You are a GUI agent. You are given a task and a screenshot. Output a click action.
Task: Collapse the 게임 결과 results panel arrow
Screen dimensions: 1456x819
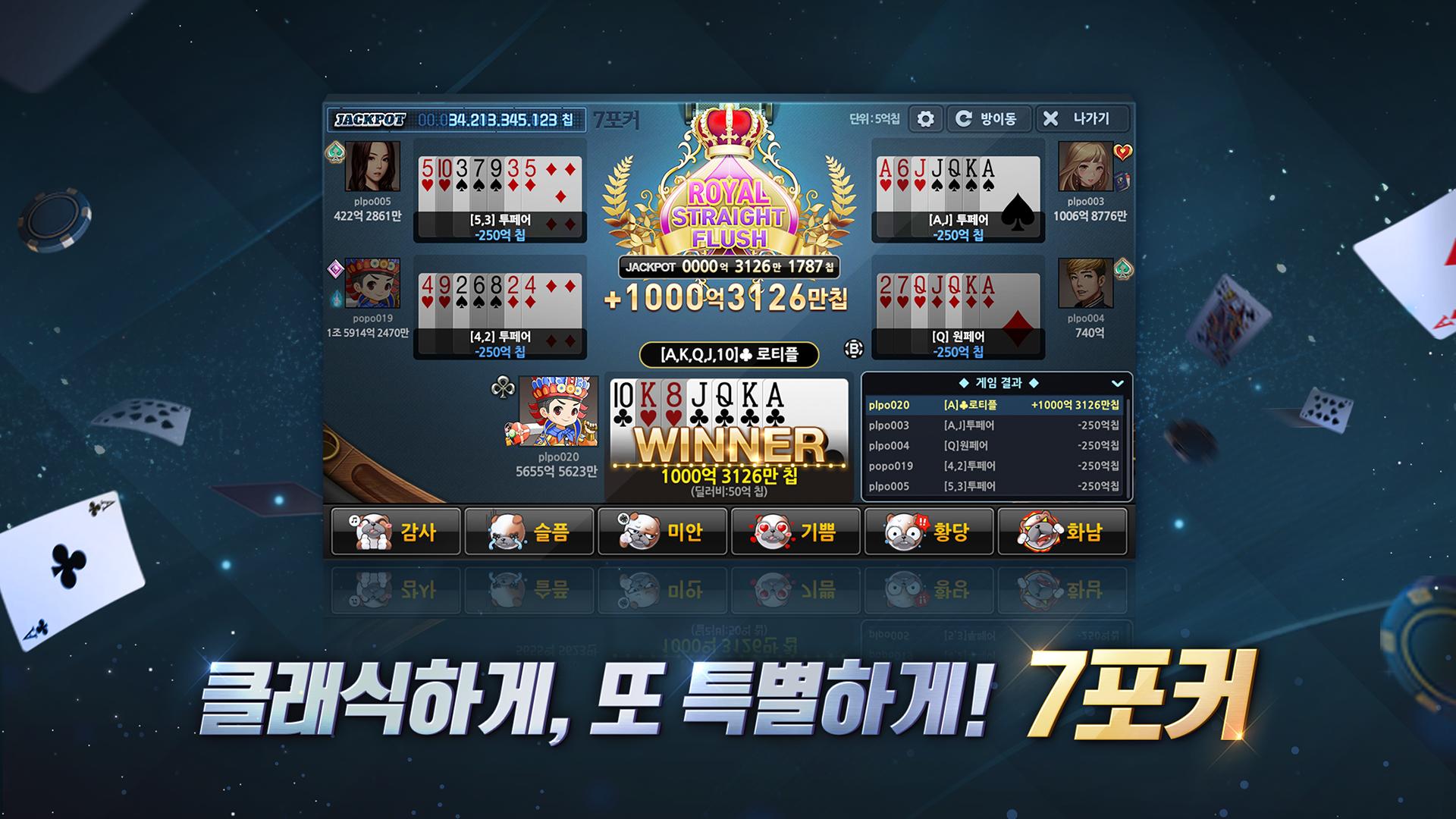pyautogui.click(x=1117, y=384)
